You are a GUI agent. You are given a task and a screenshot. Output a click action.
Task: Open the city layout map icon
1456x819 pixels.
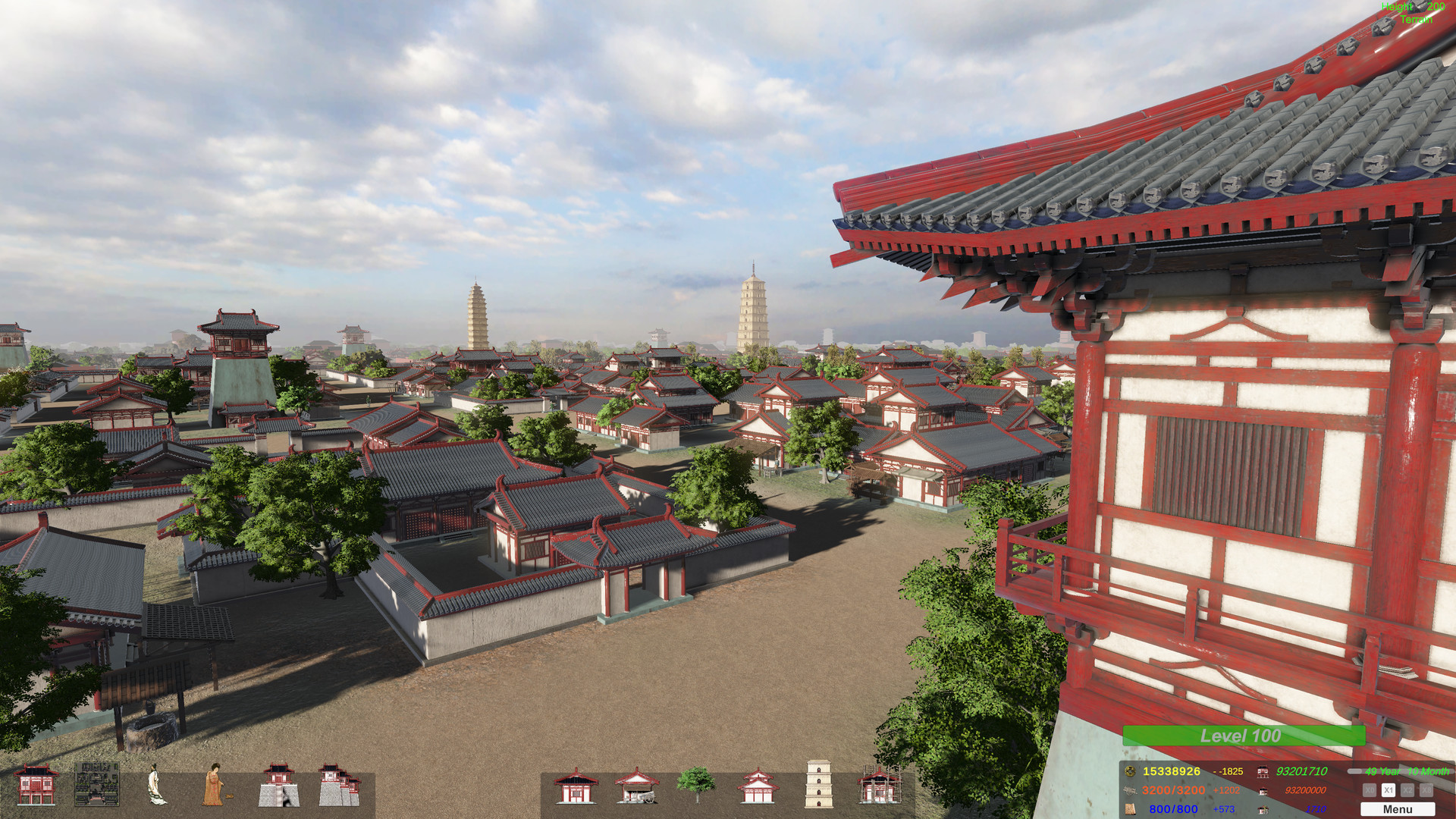point(97,783)
